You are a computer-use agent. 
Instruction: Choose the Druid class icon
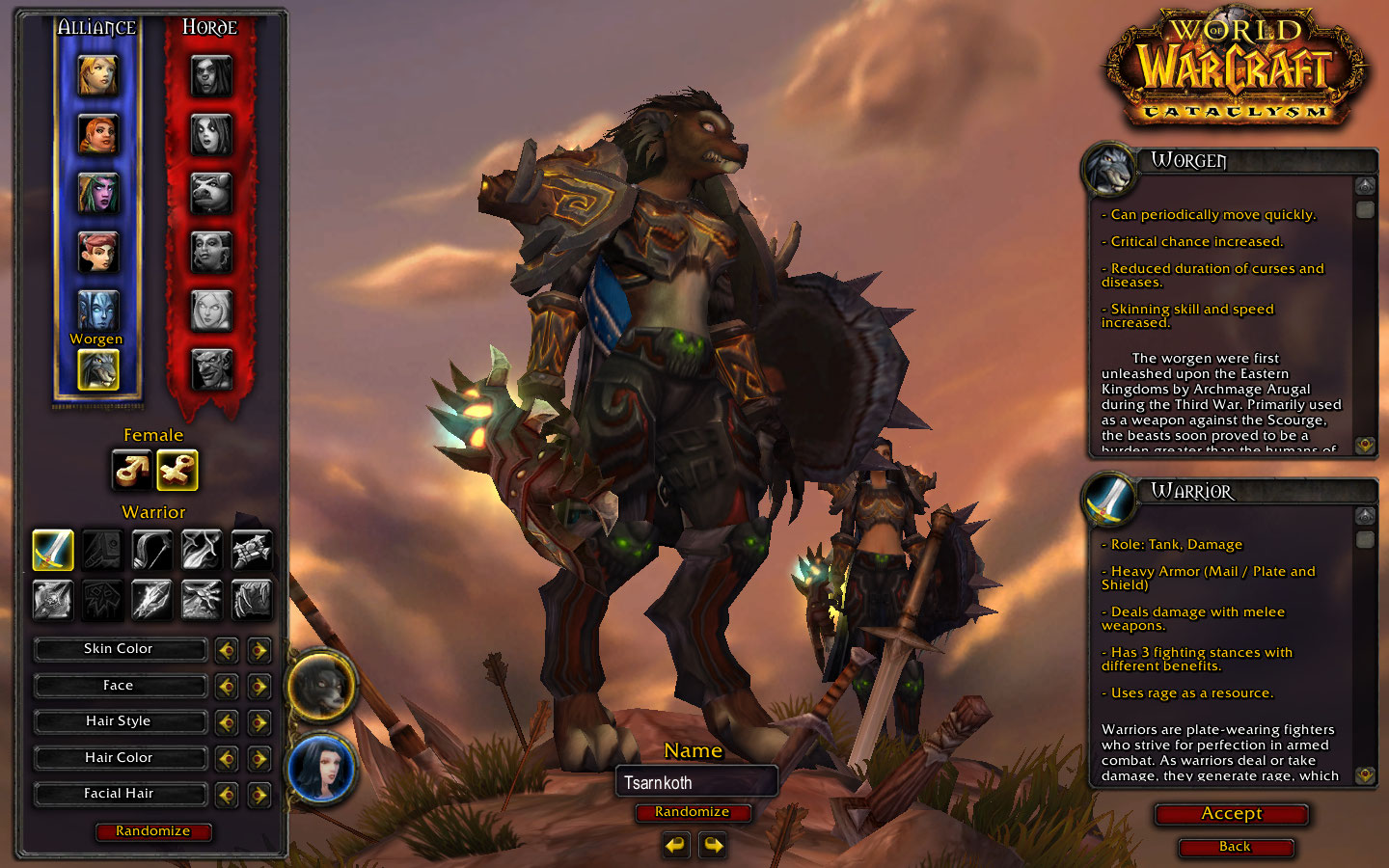(x=252, y=600)
